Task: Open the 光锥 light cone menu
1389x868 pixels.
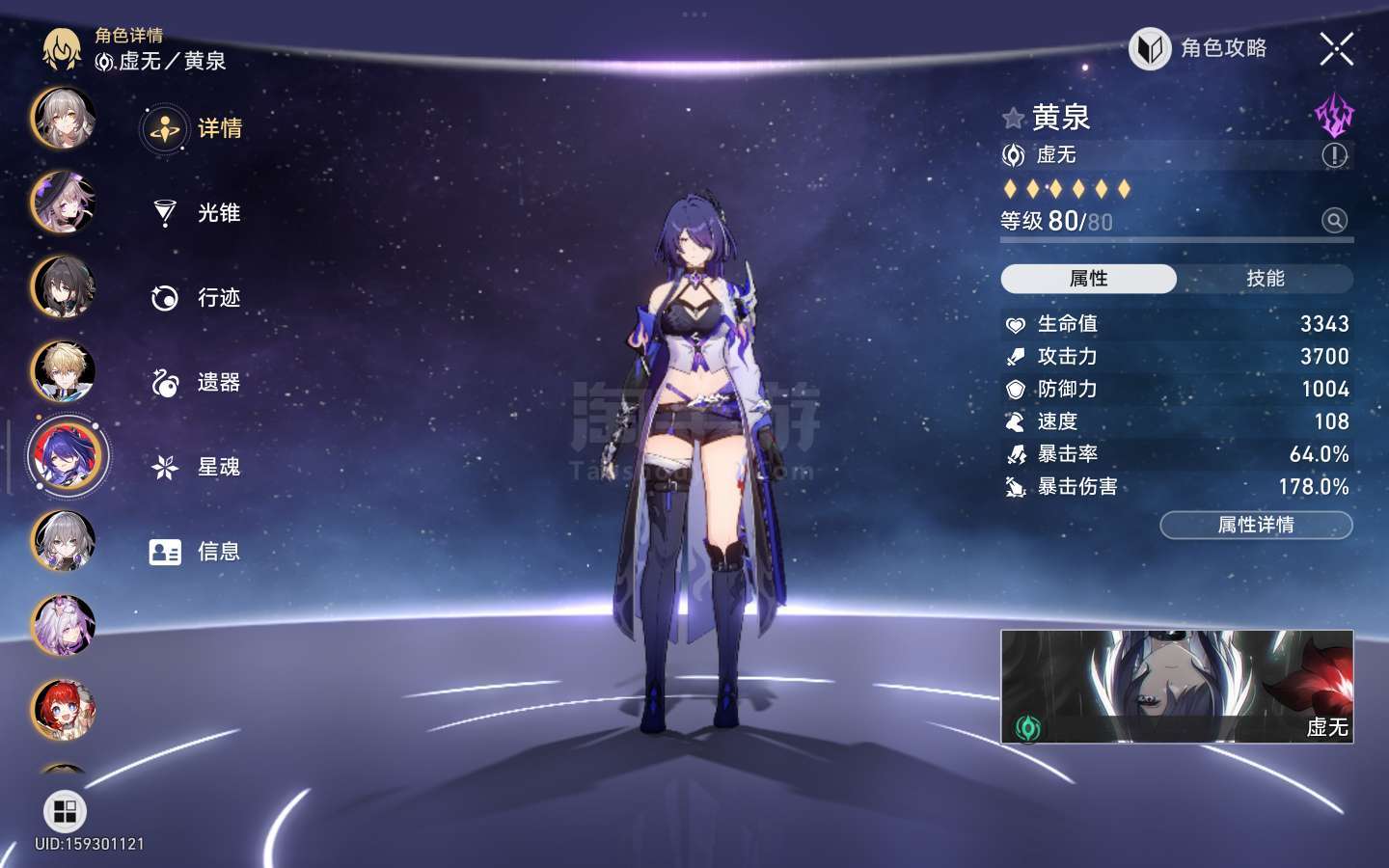Action: 197,213
